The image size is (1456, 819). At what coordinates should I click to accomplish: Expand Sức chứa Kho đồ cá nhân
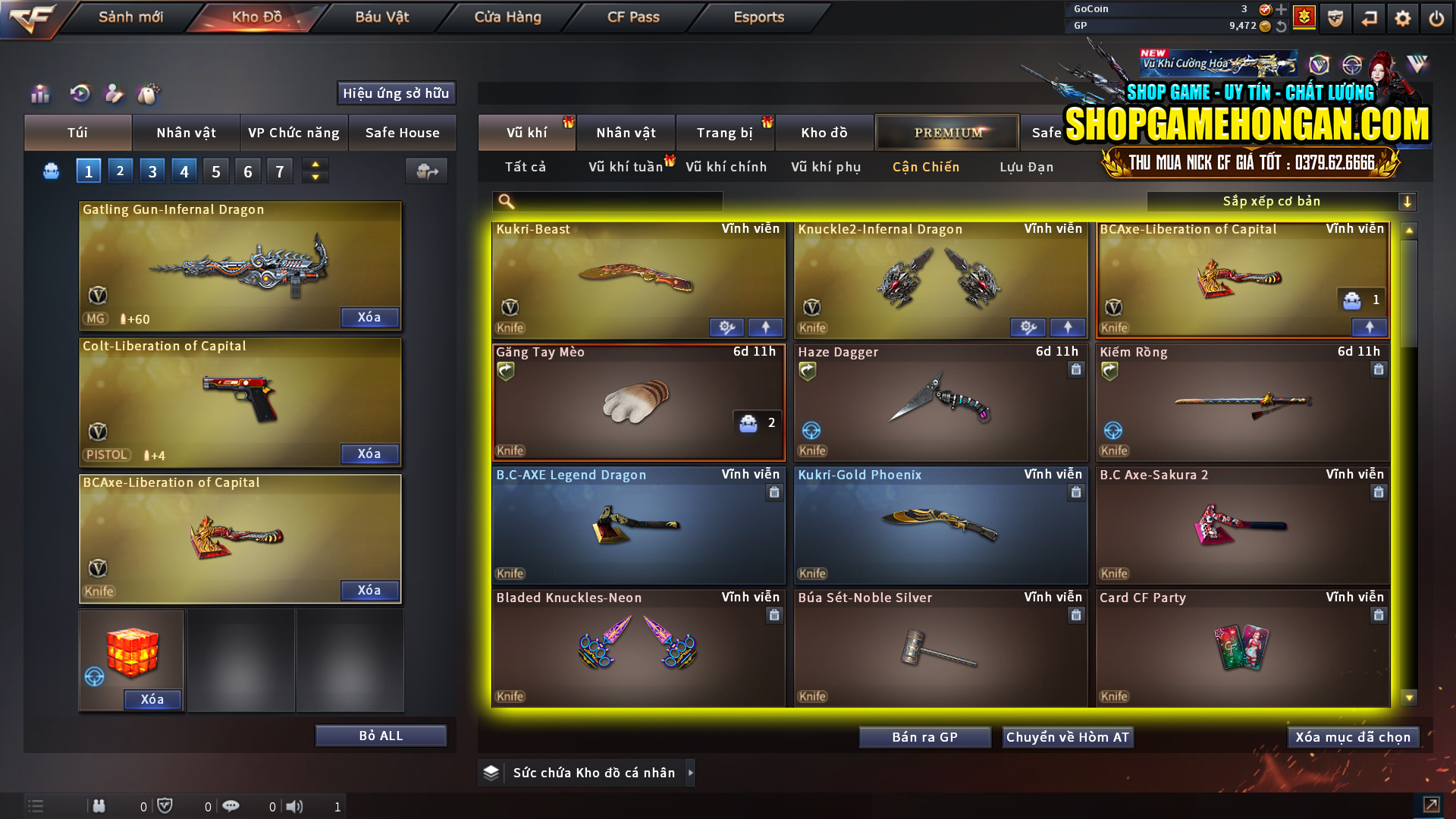pyautogui.click(x=689, y=772)
